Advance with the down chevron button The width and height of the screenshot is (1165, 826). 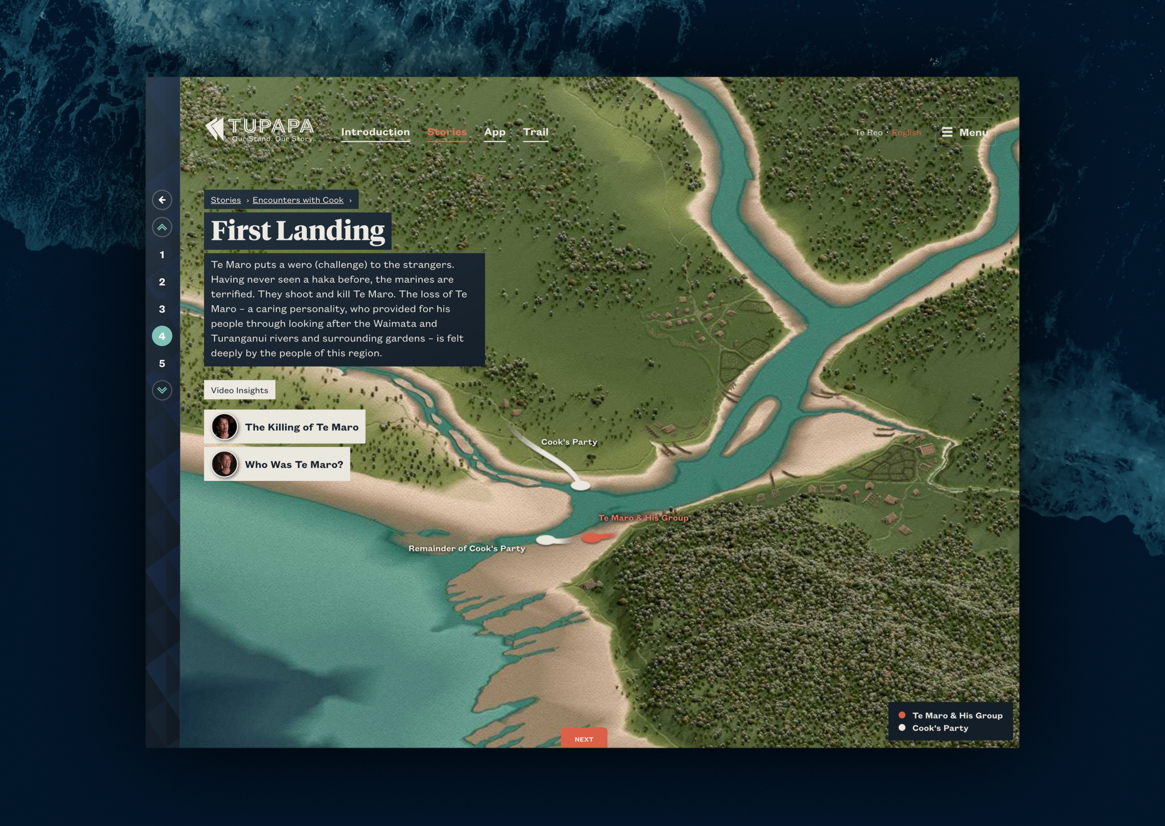click(x=162, y=390)
